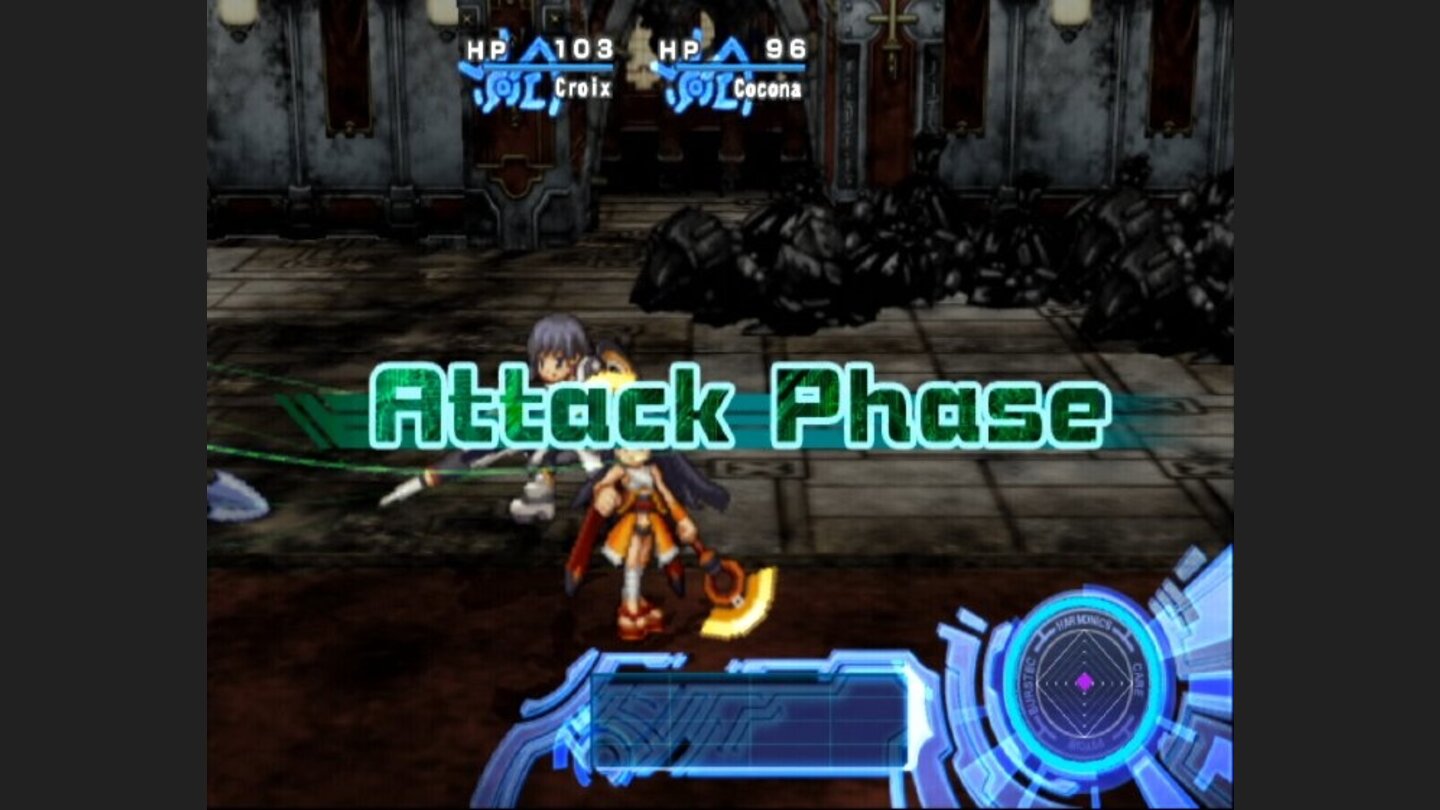Click Croix's HP value 103
This screenshot has height=810, width=1440.
coord(583,47)
